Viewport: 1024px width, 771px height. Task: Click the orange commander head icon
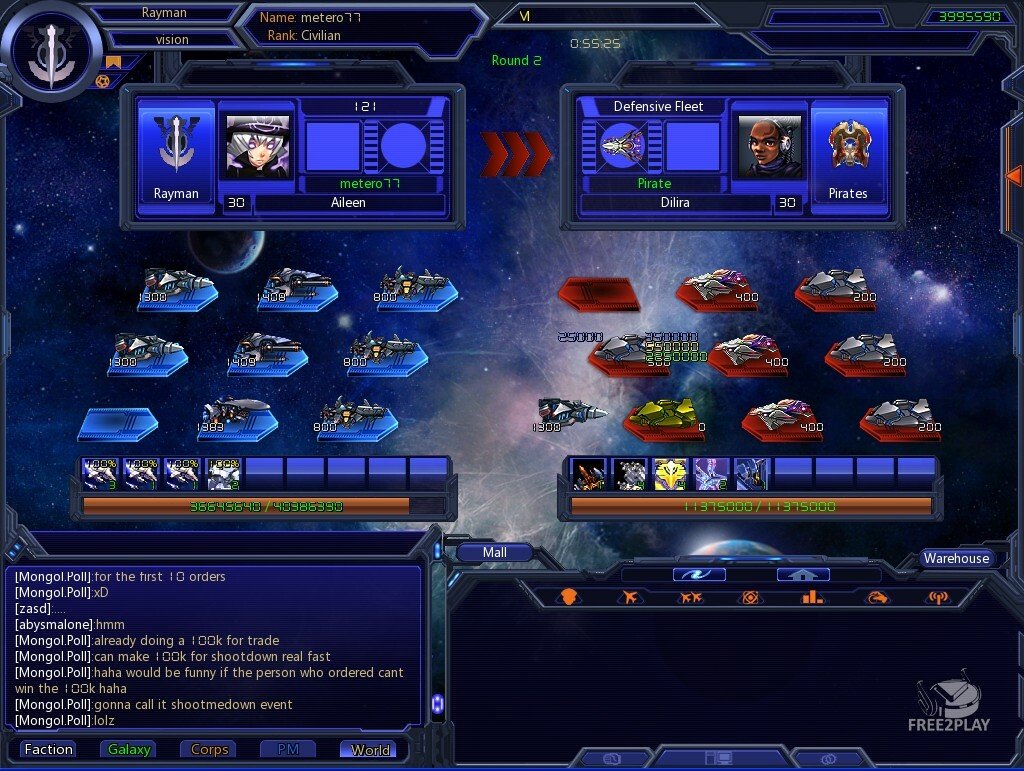pos(568,597)
